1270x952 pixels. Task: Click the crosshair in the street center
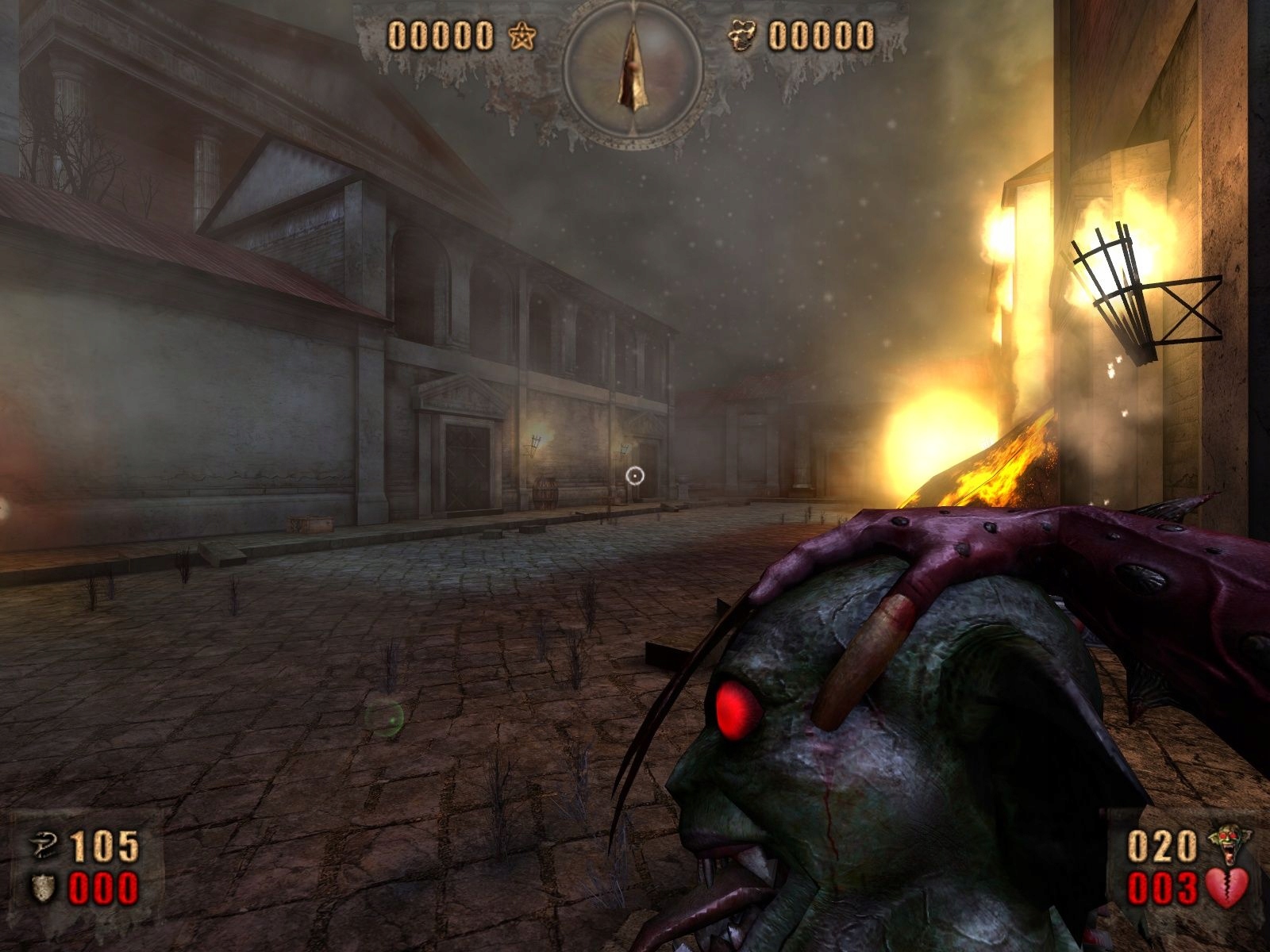[x=635, y=475]
